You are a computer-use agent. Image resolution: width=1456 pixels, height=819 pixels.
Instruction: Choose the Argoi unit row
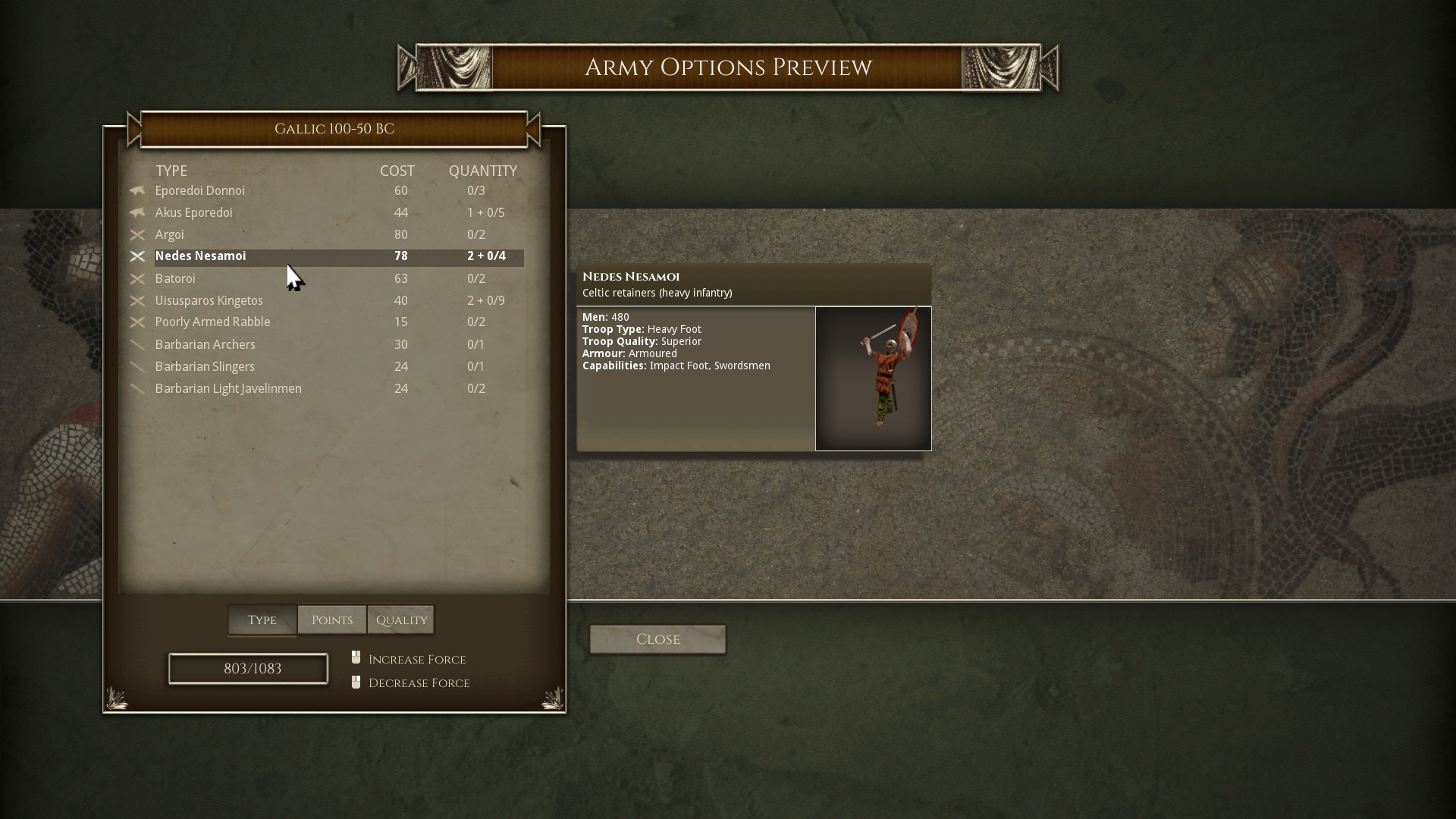[x=169, y=235]
